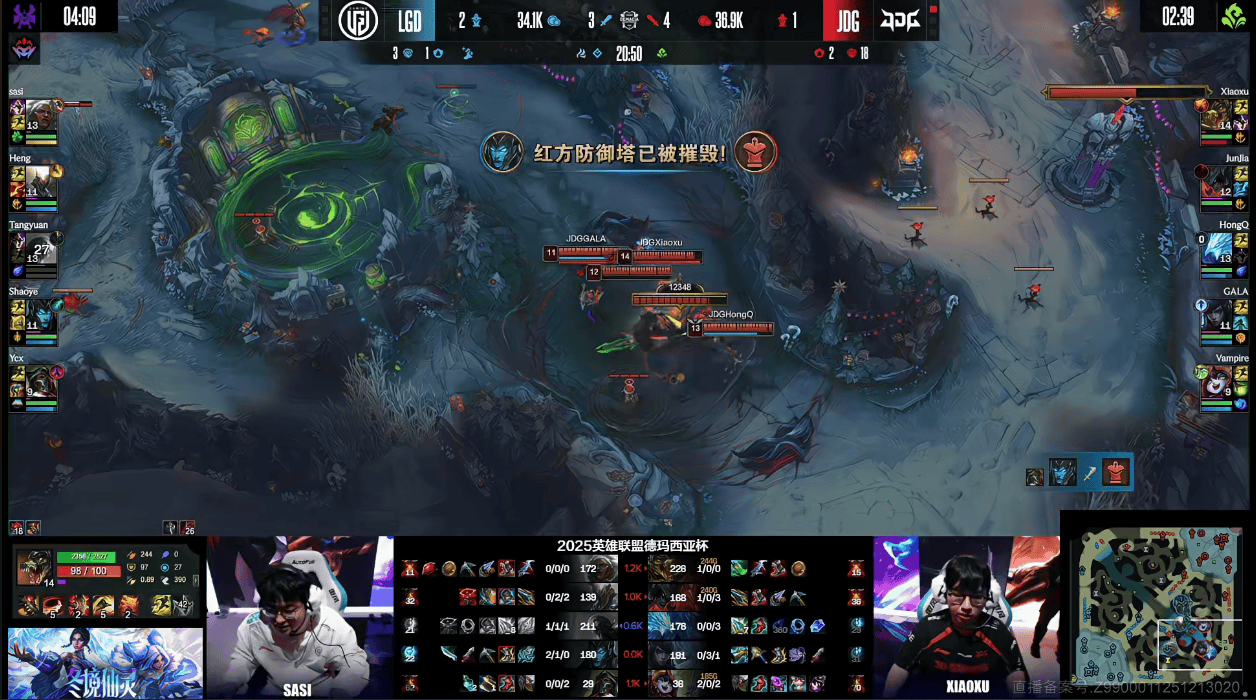
Task: Select GALA's champion portrait
Action: (x=1217, y=314)
